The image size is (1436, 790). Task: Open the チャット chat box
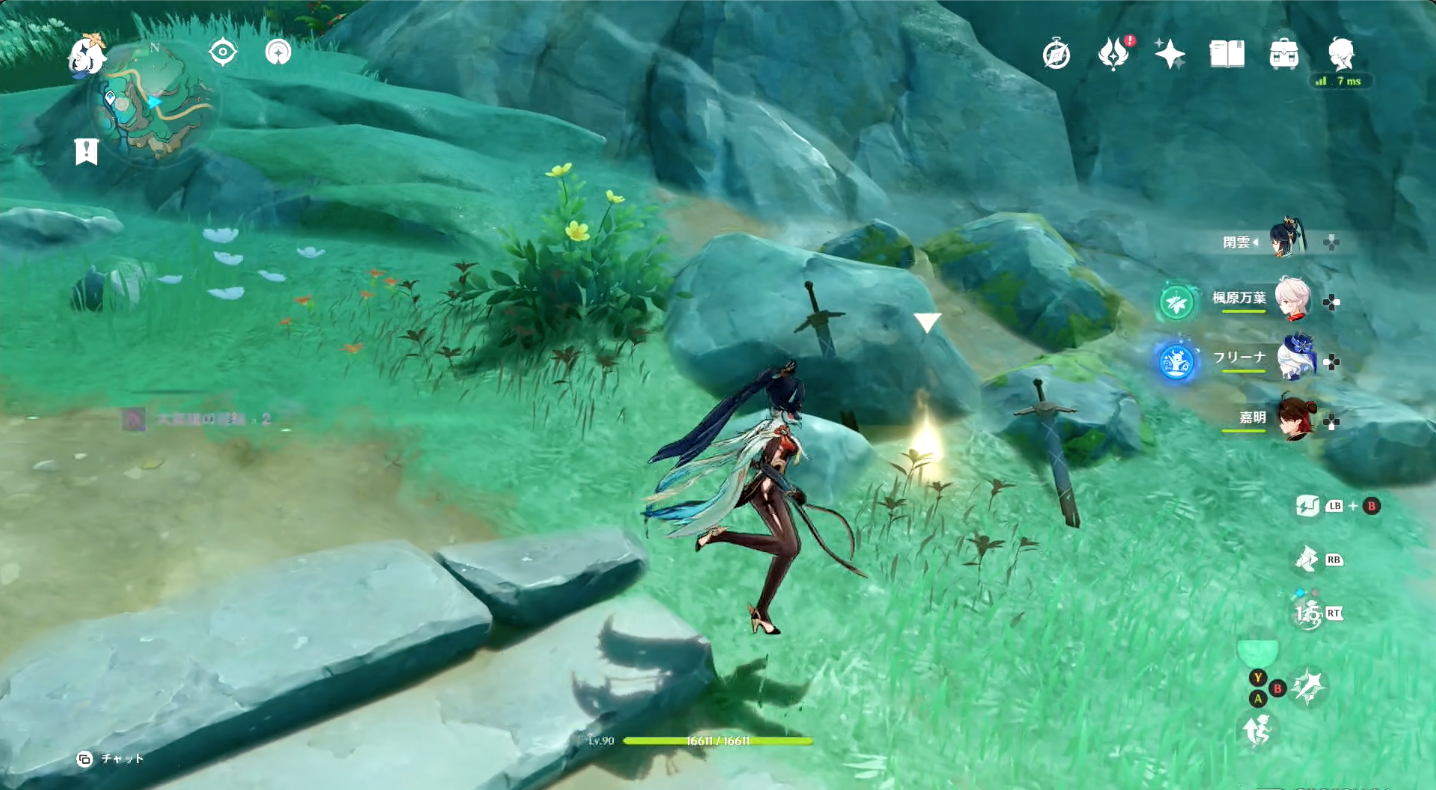click(x=110, y=758)
